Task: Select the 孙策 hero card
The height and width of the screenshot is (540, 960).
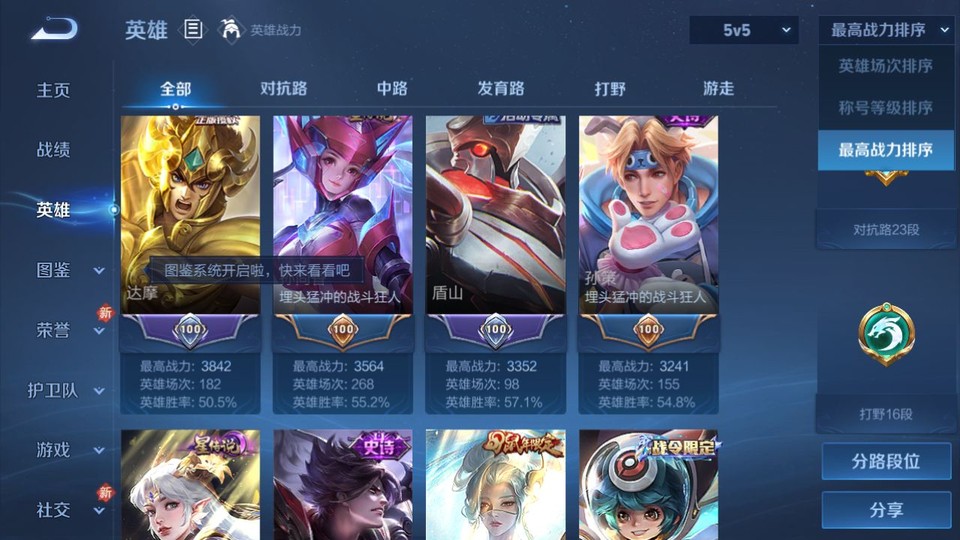Action: pyautogui.click(x=648, y=215)
